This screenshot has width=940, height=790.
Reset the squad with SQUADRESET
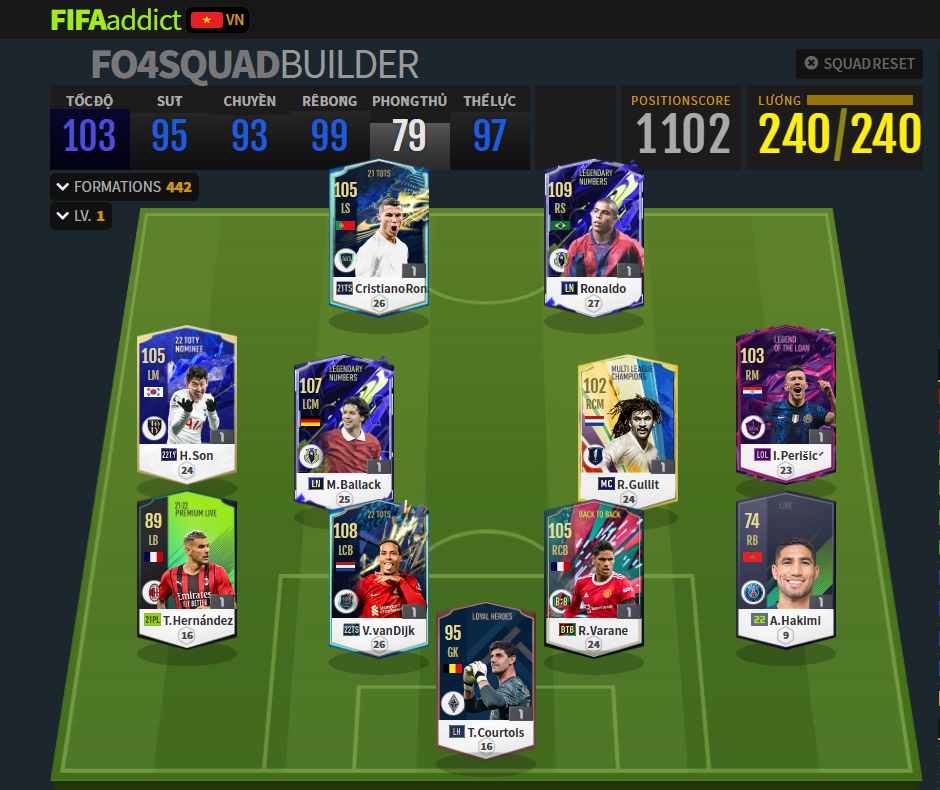(859, 64)
